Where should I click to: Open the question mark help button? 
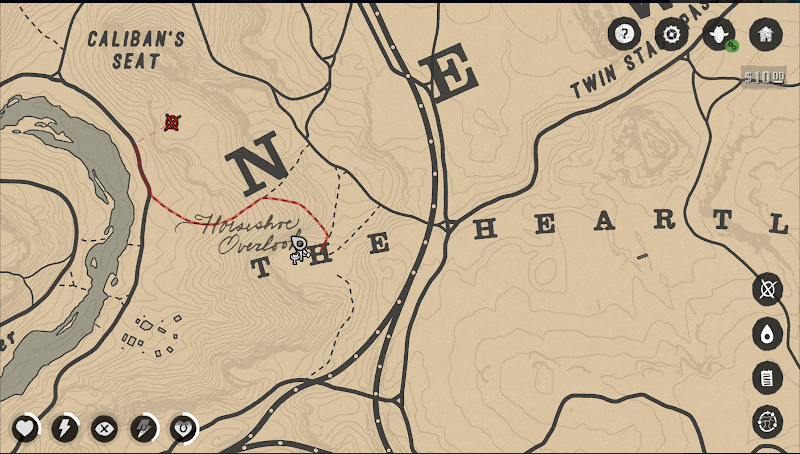624,35
